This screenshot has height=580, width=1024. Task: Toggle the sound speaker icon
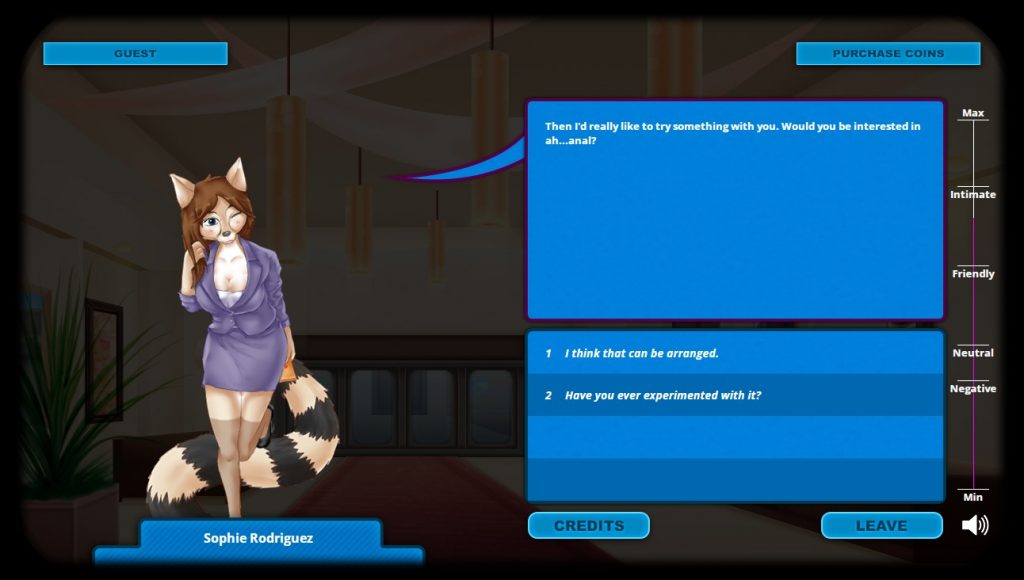[975, 525]
